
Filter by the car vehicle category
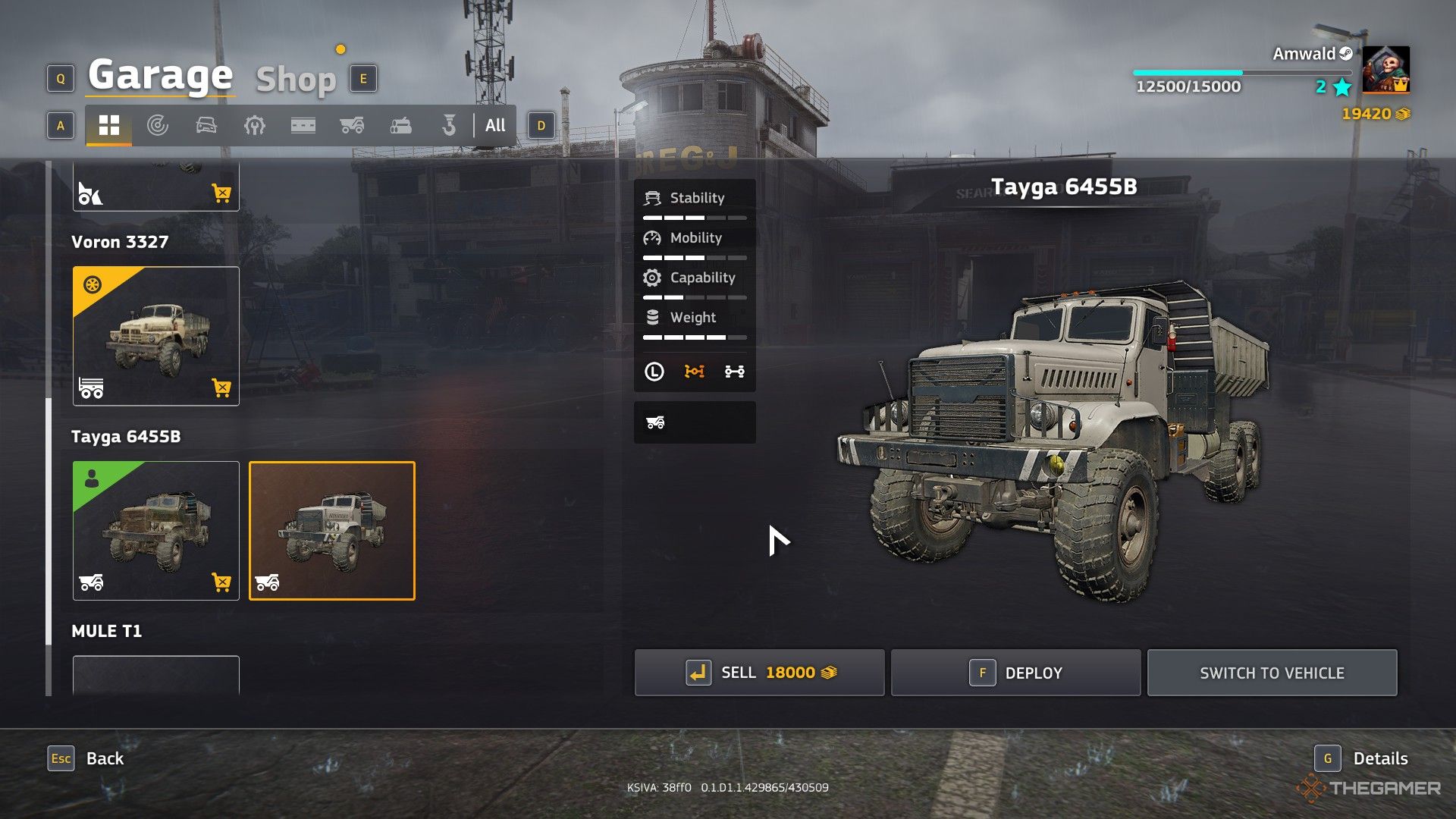coord(206,125)
